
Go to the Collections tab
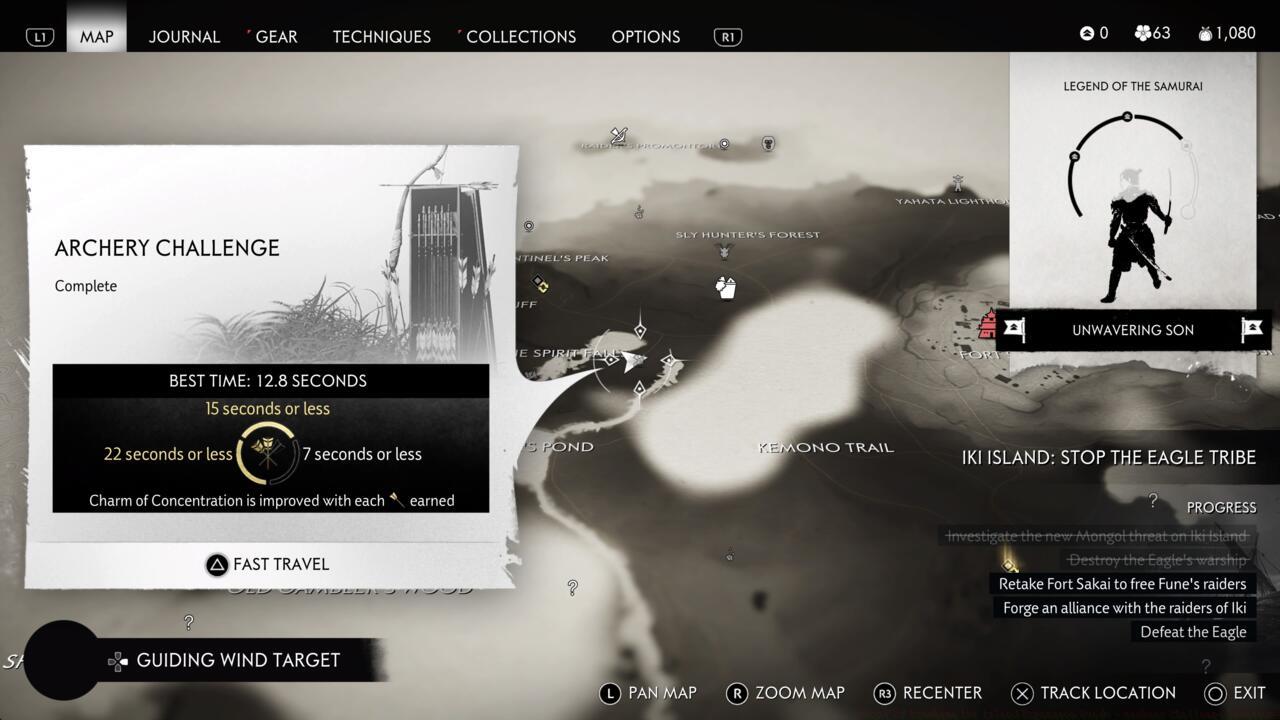tap(520, 36)
